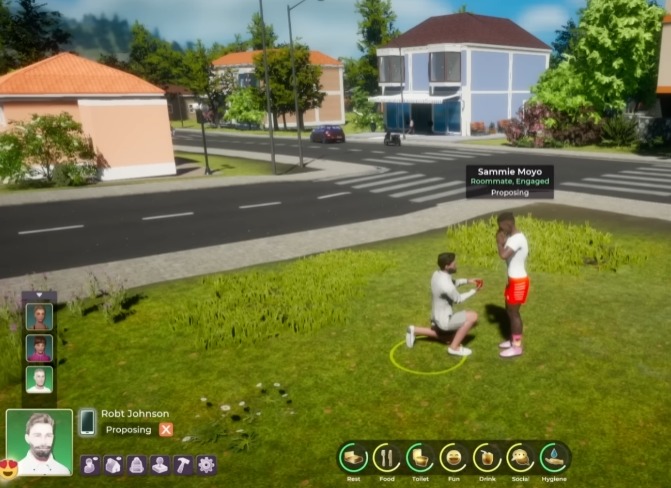The image size is (671, 488).
Task: Select the household member in the pink top
Action: coord(39,348)
